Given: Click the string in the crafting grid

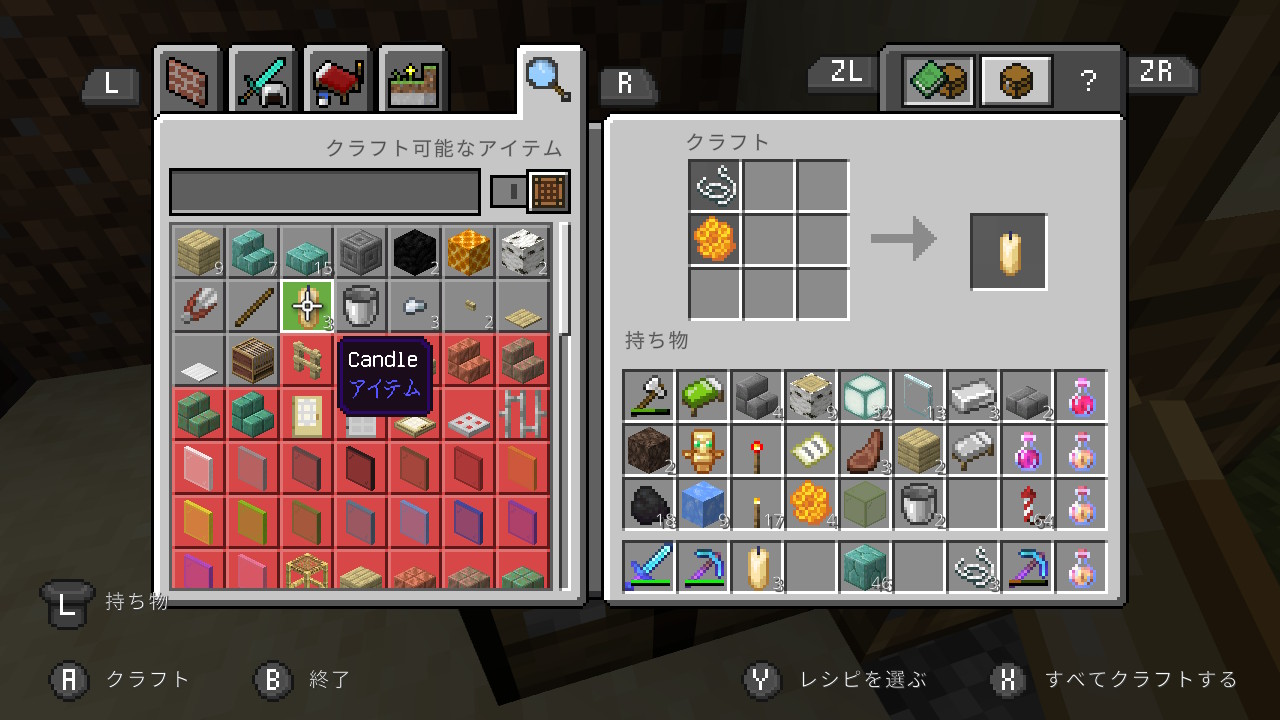Looking at the screenshot, I should (714, 185).
